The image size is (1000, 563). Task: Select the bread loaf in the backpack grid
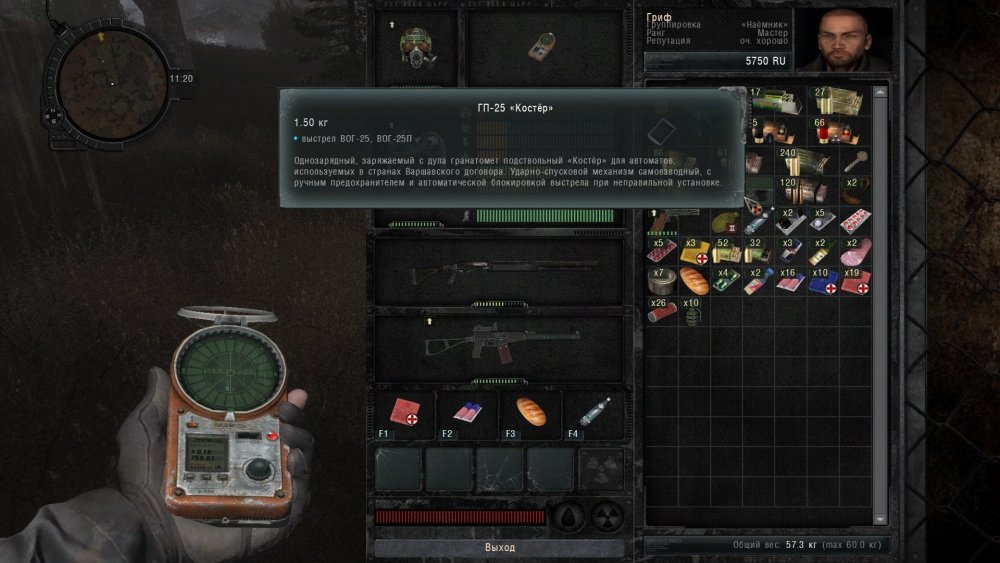(693, 281)
